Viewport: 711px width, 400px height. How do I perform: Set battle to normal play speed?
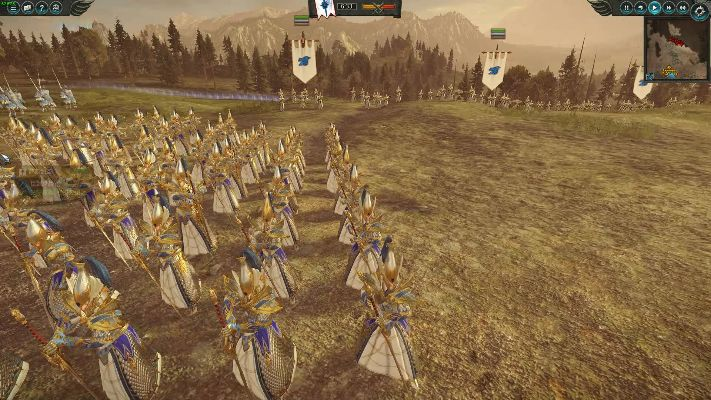(655, 7)
